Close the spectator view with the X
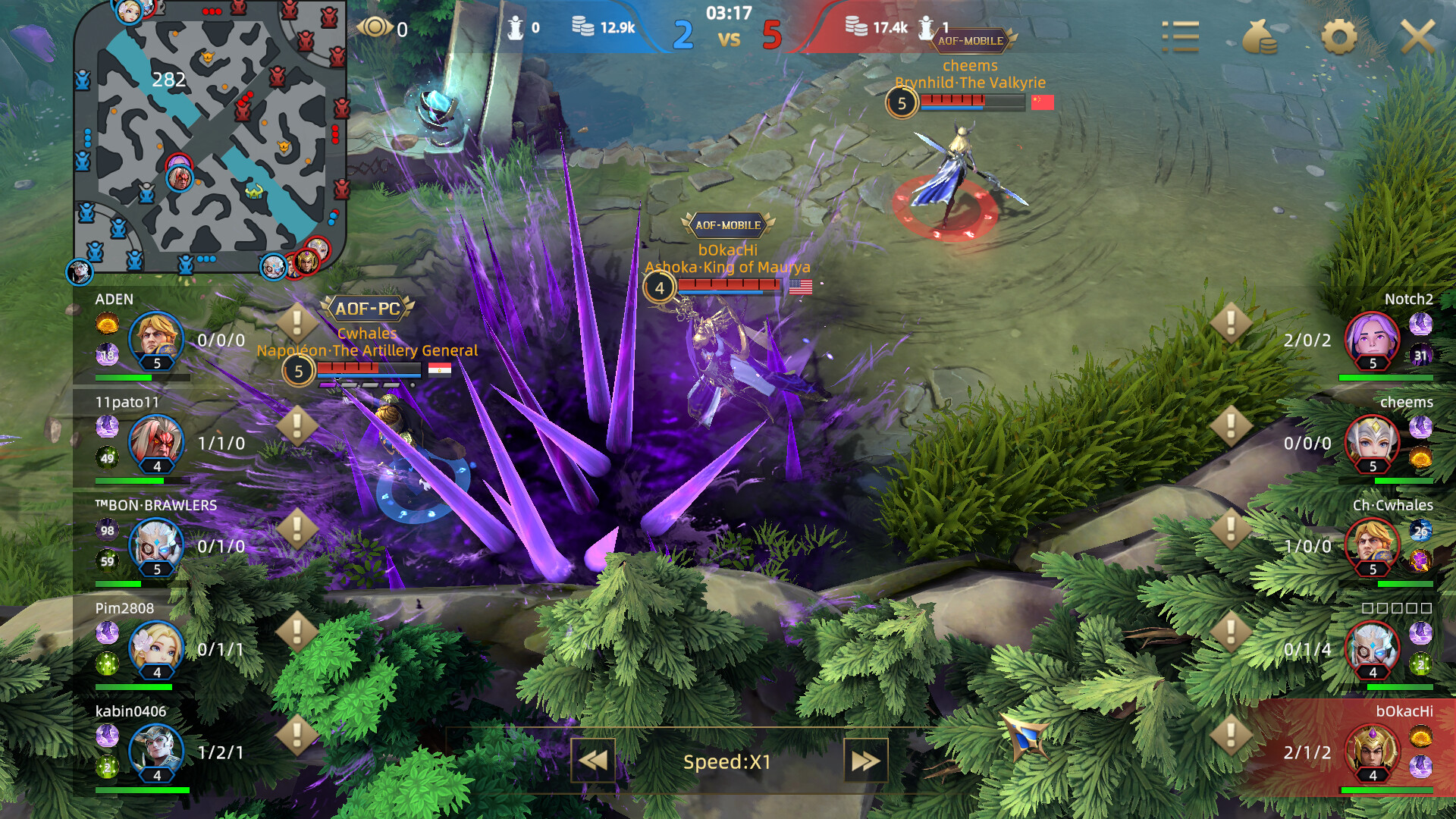1456x819 pixels. click(x=1420, y=36)
